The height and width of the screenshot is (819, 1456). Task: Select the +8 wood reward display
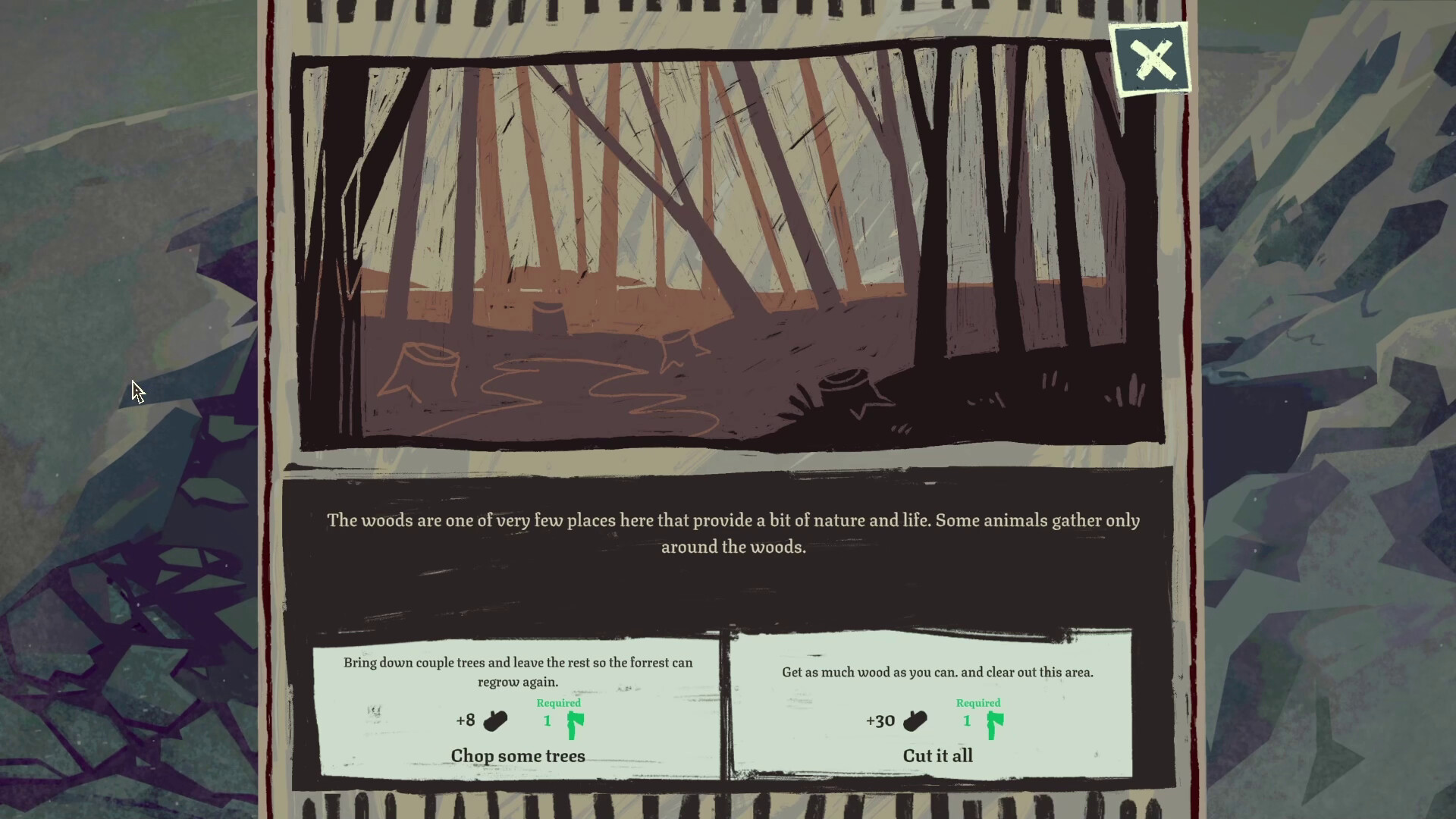click(x=480, y=720)
